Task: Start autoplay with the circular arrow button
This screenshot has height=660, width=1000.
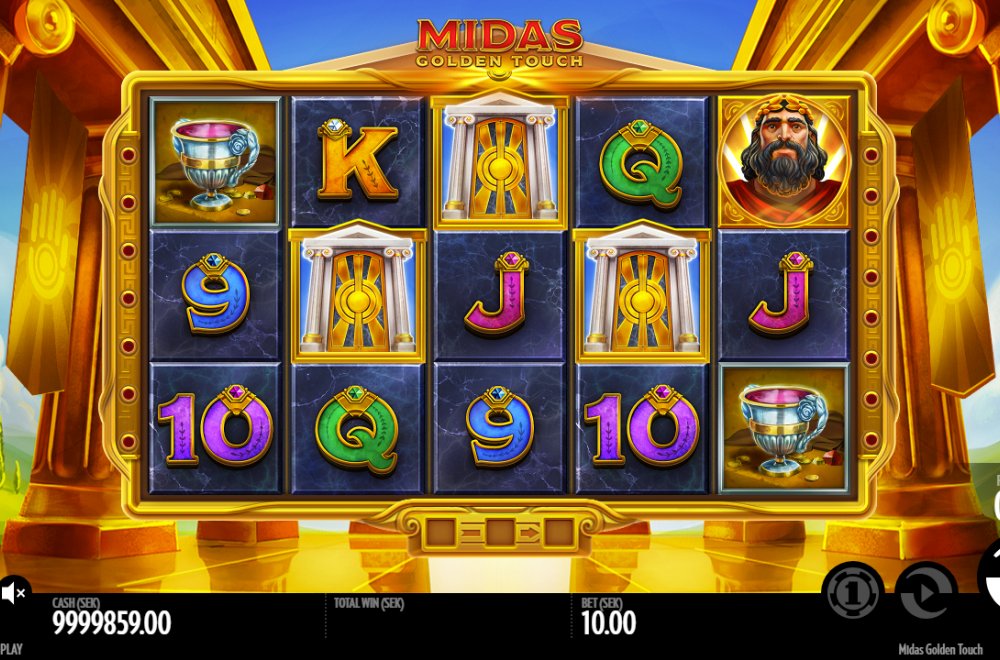Action: [x=925, y=592]
